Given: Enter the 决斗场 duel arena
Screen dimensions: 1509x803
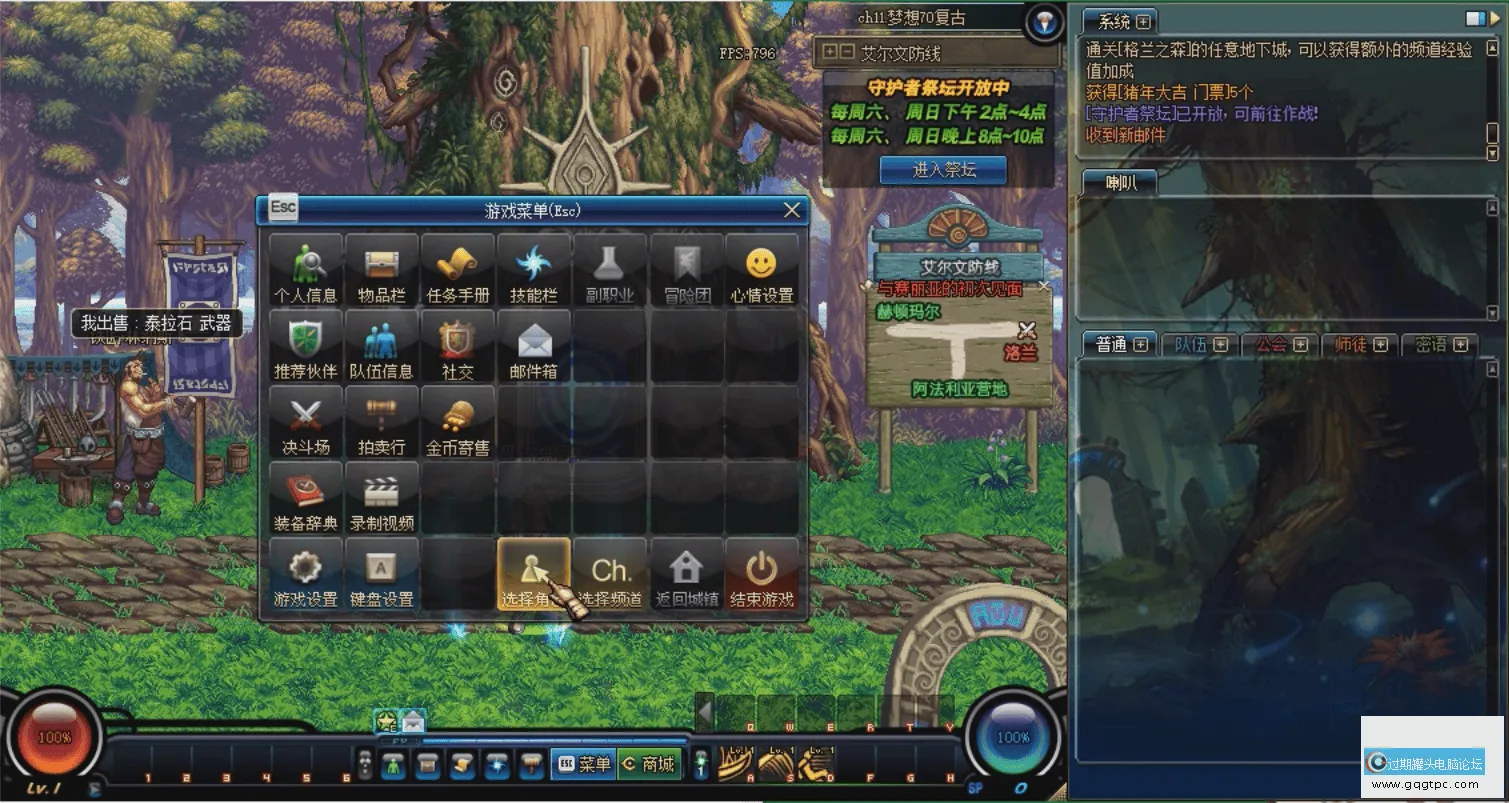Looking at the screenshot, I should click(x=306, y=422).
